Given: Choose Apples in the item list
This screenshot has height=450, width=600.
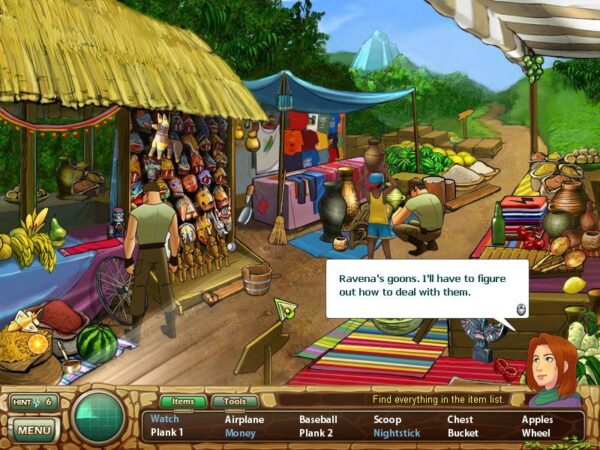Looking at the screenshot, I should coord(536,420).
